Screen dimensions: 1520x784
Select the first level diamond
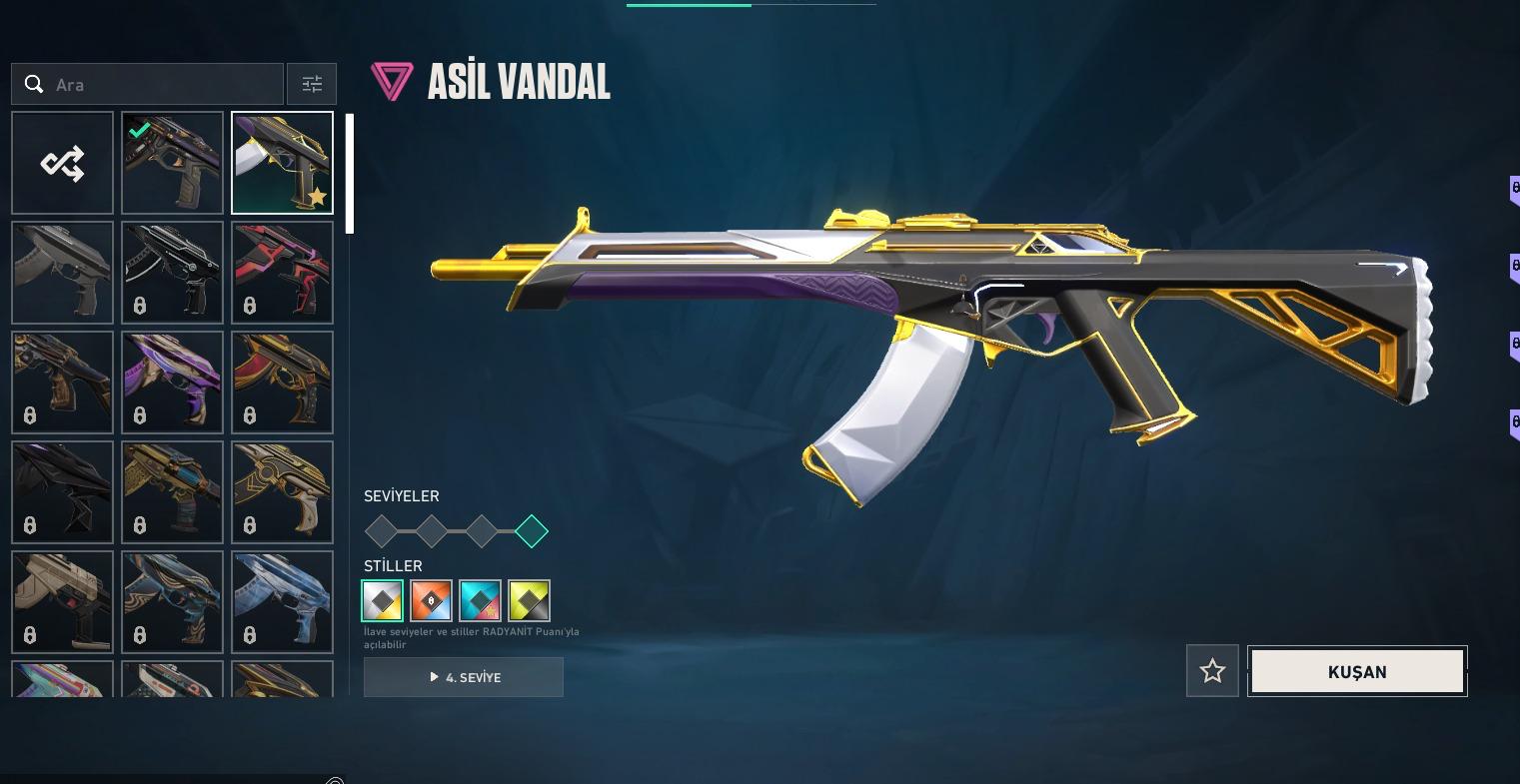(x=382, y=531)
